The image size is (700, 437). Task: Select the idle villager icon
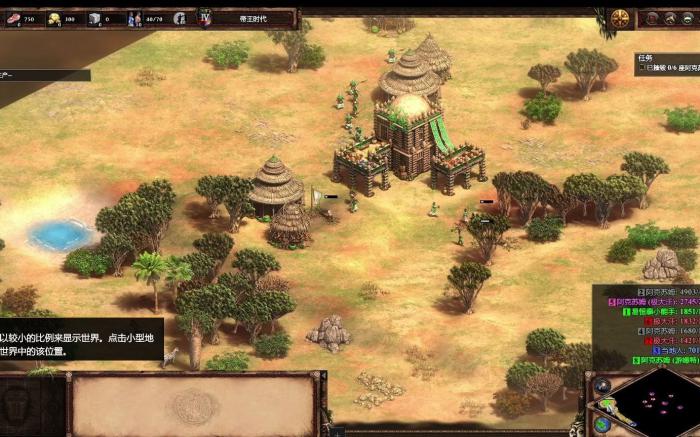point(179,18)
